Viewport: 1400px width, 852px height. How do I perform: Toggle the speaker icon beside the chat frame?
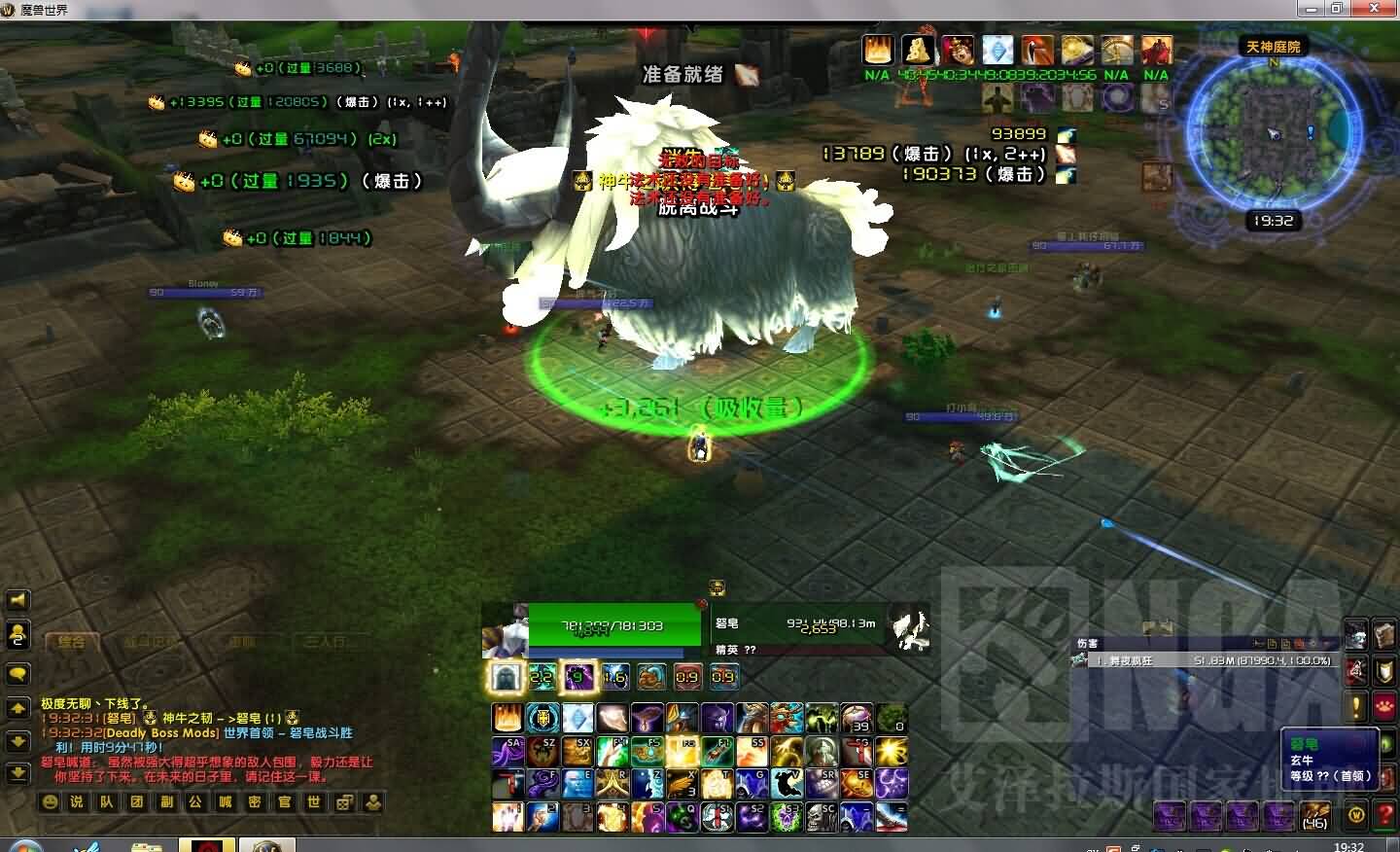click(x=17, y=600)
